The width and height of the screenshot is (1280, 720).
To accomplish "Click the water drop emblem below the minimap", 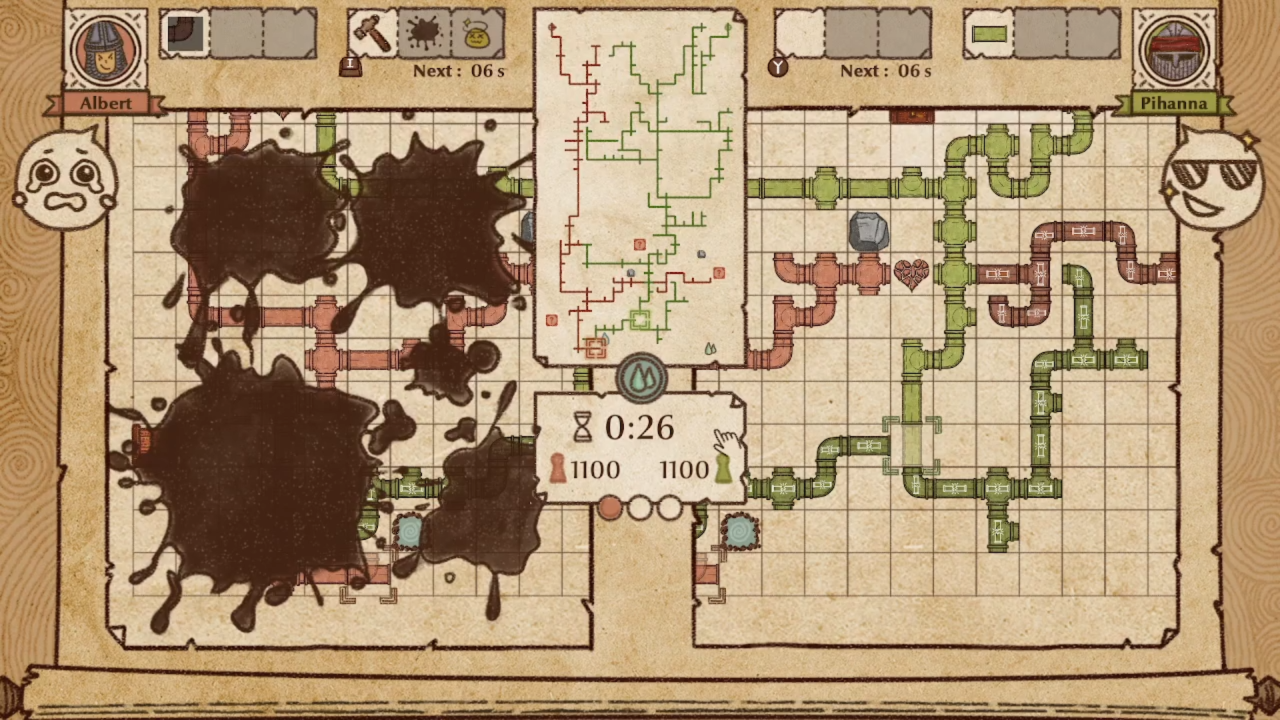I will [640, 378].
